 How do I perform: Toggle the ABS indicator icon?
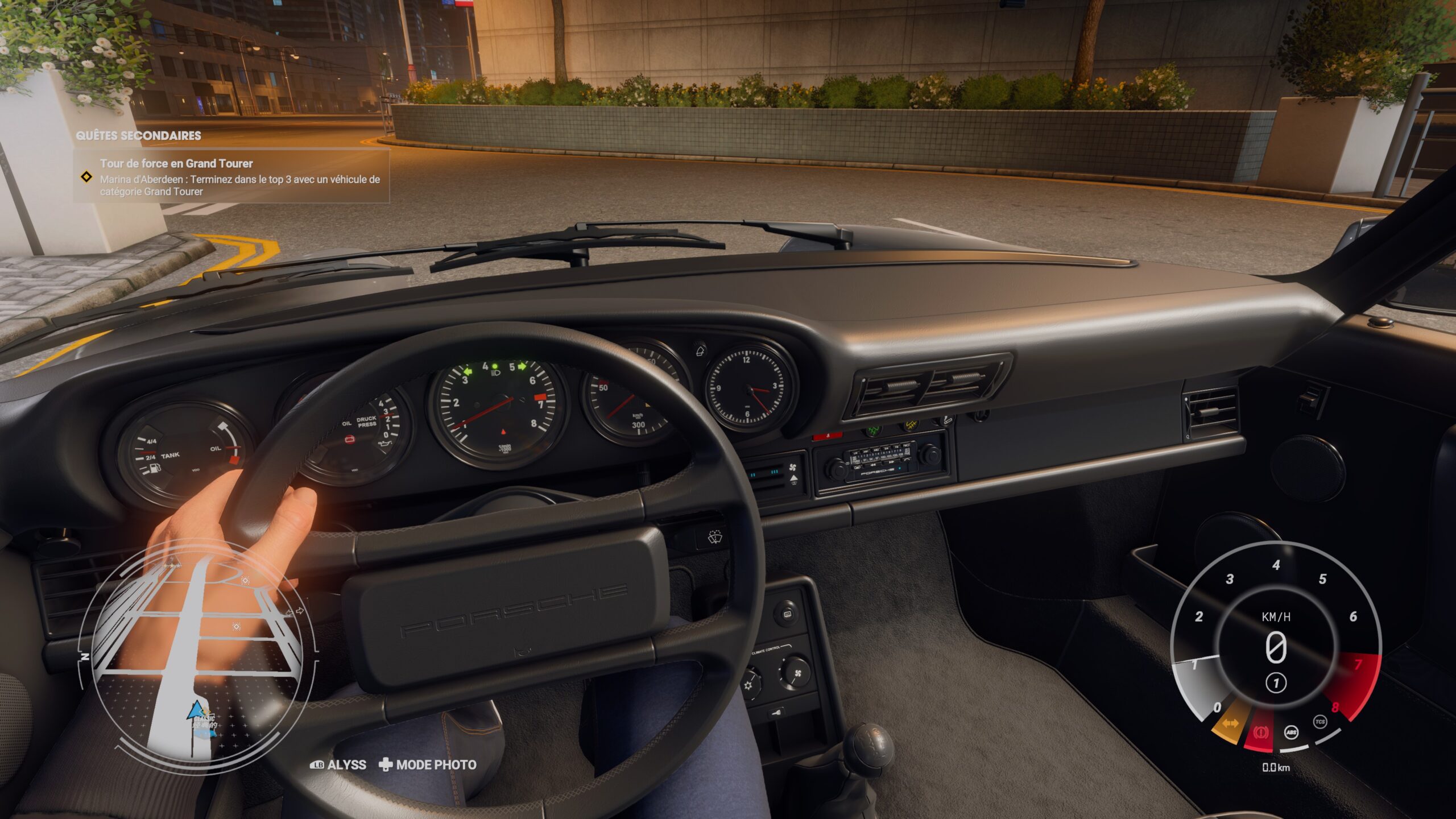[1291, 732]
